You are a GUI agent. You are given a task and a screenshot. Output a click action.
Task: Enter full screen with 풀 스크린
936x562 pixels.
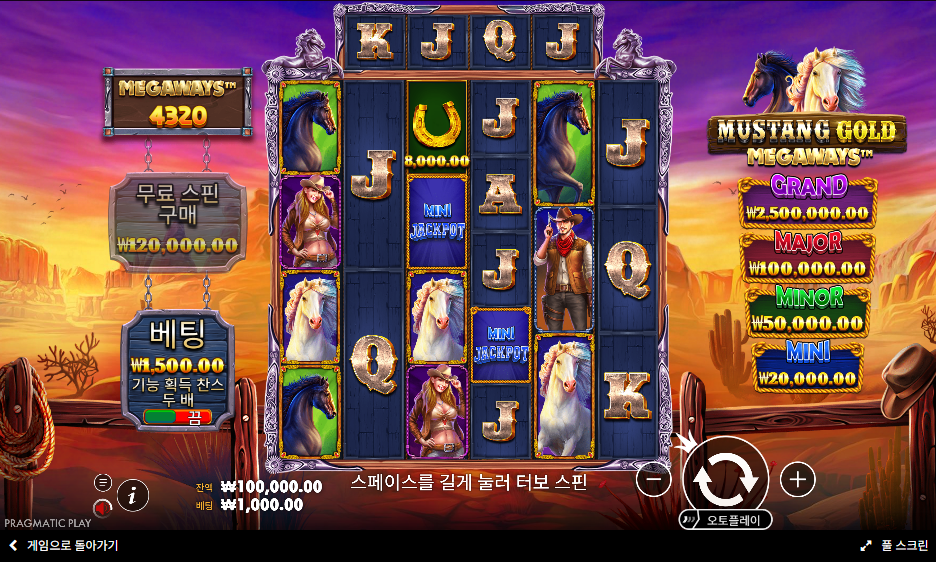coord(894,546)
